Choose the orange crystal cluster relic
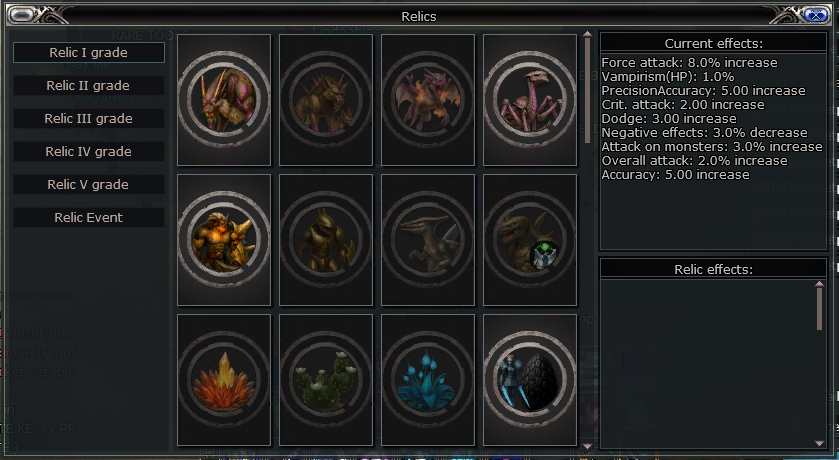Screen dimensions: 839x460 click(224, 380)
